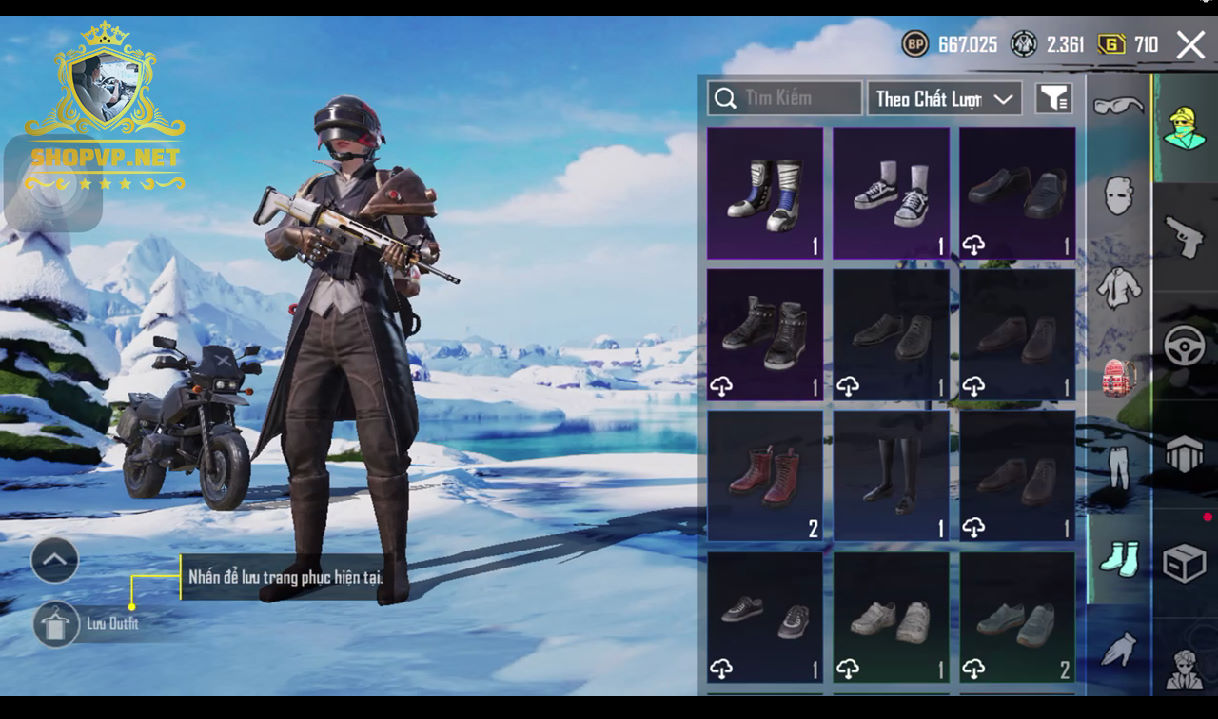This screenshot has height=719, width=1218.
Task: Save current look with Lưu Outfit
Action: pos(56,624)
